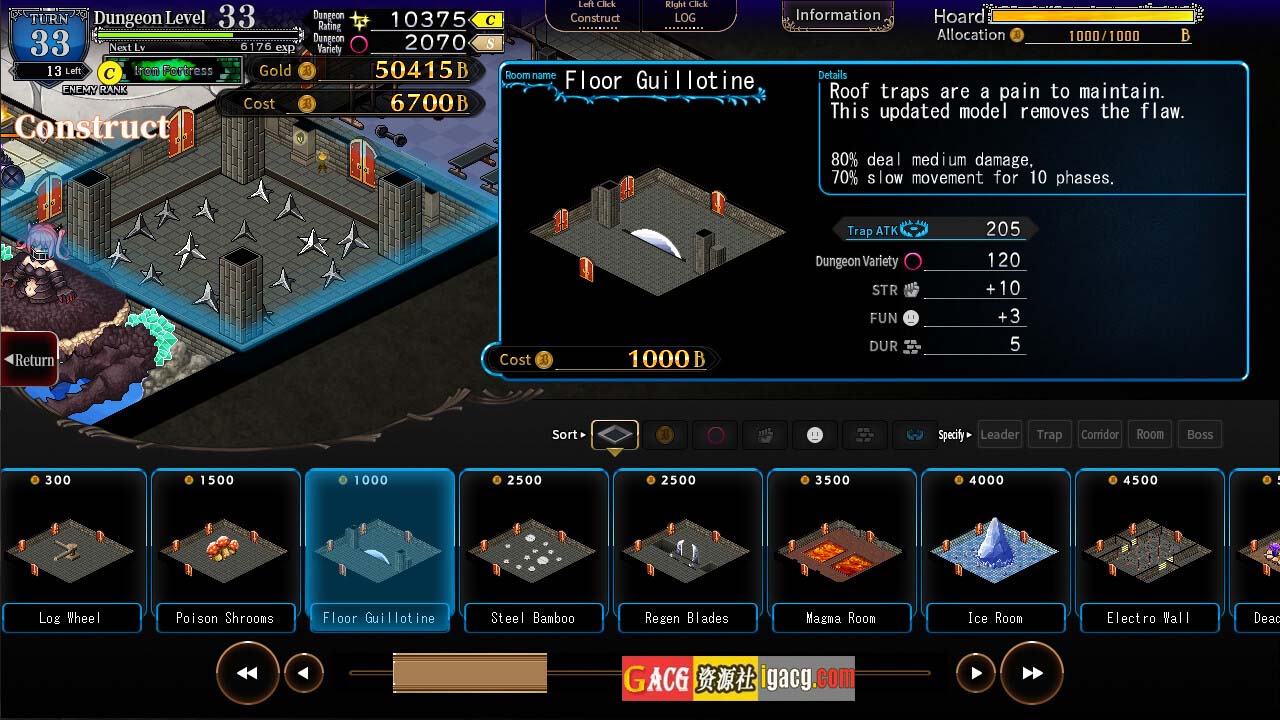The image size is (1280, 720).
Task: Apply the Room filter
Action: (1150, 434)
